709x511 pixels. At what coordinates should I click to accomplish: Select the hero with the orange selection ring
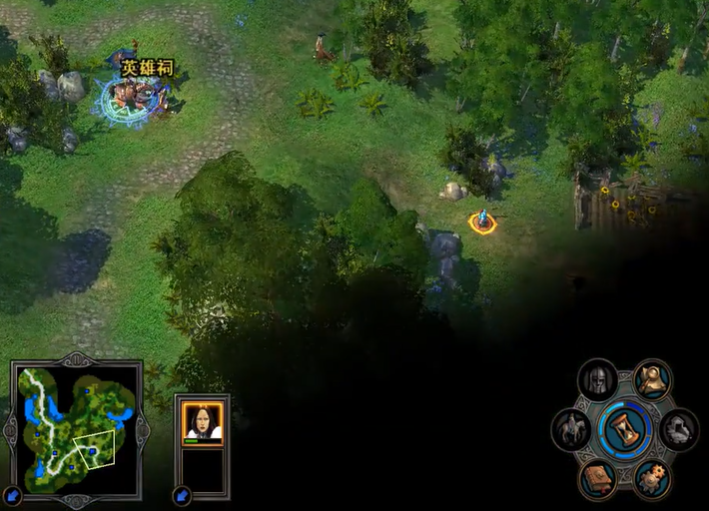(x=482, y=221)
